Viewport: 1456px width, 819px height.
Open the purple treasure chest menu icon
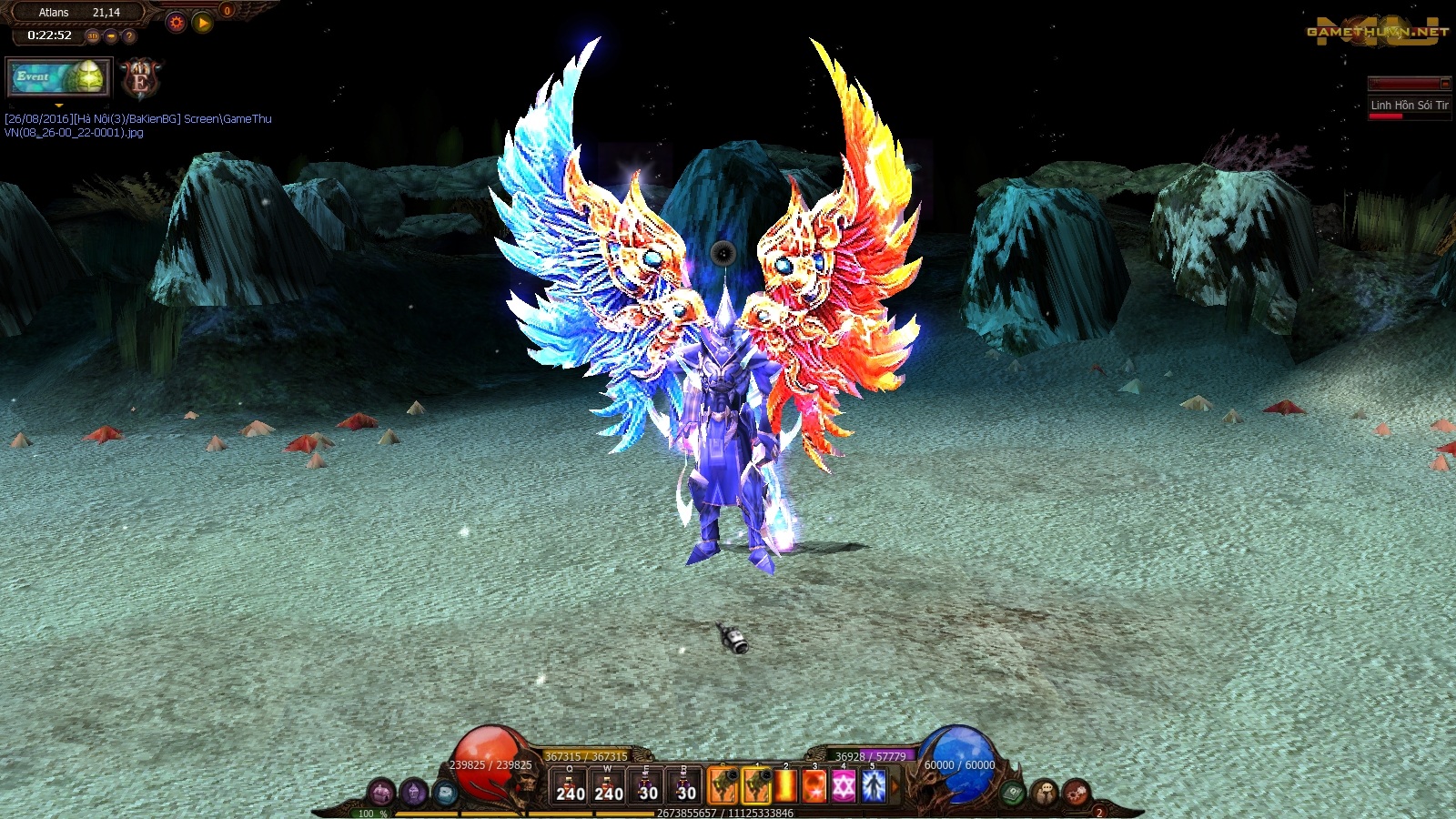[x=381, y=794]
